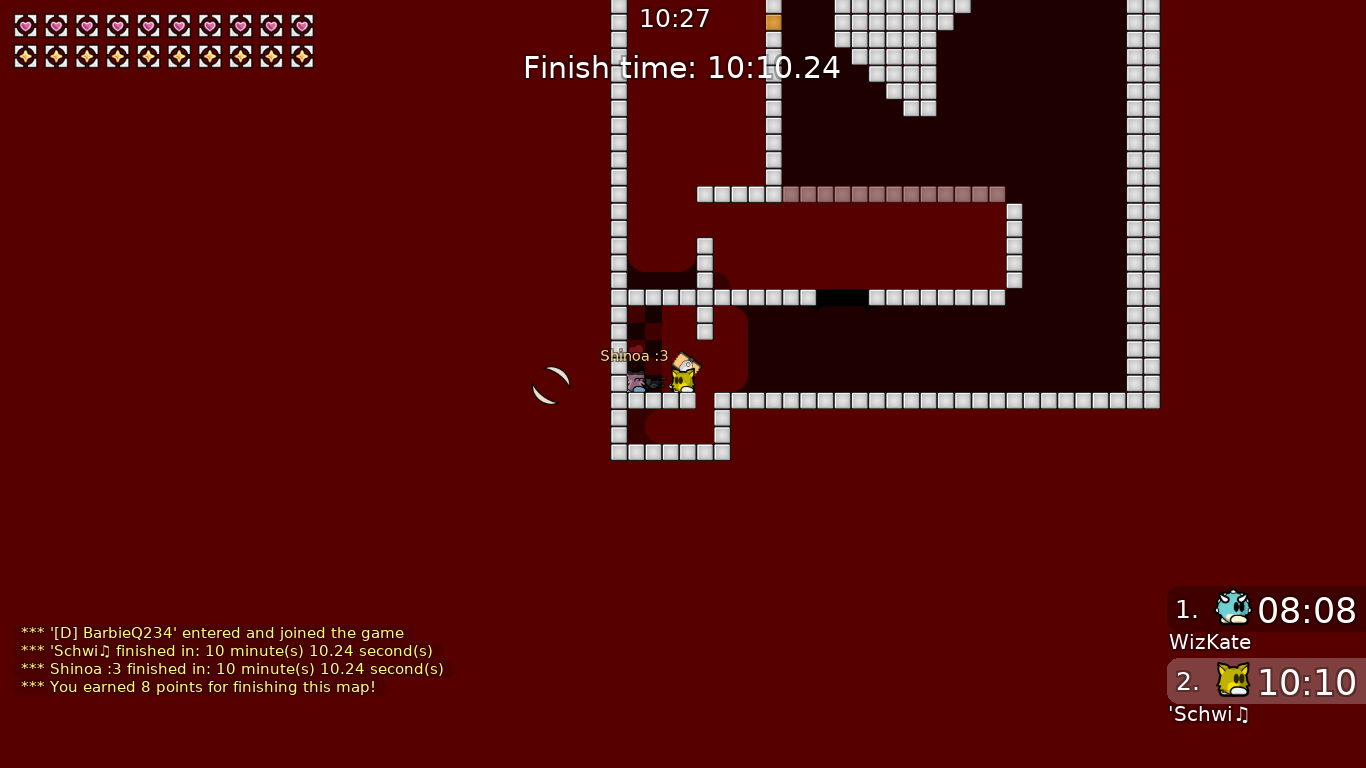Viewport: 1366px width, 768px height.
Task: Select the Shinoa :3 nameplate
Action: pos(634,356)
